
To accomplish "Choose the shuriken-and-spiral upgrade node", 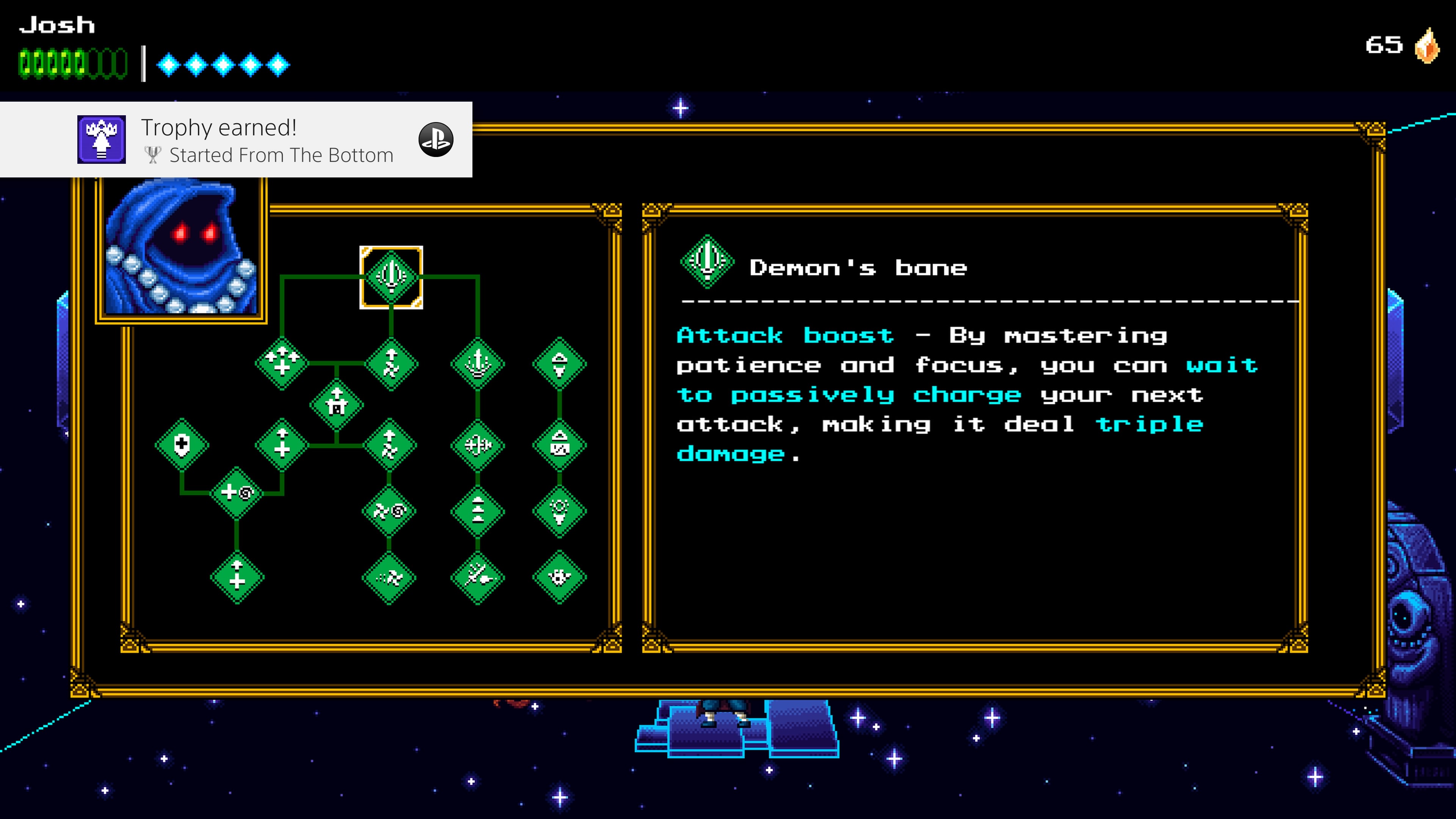I will (x=389, y=511).
